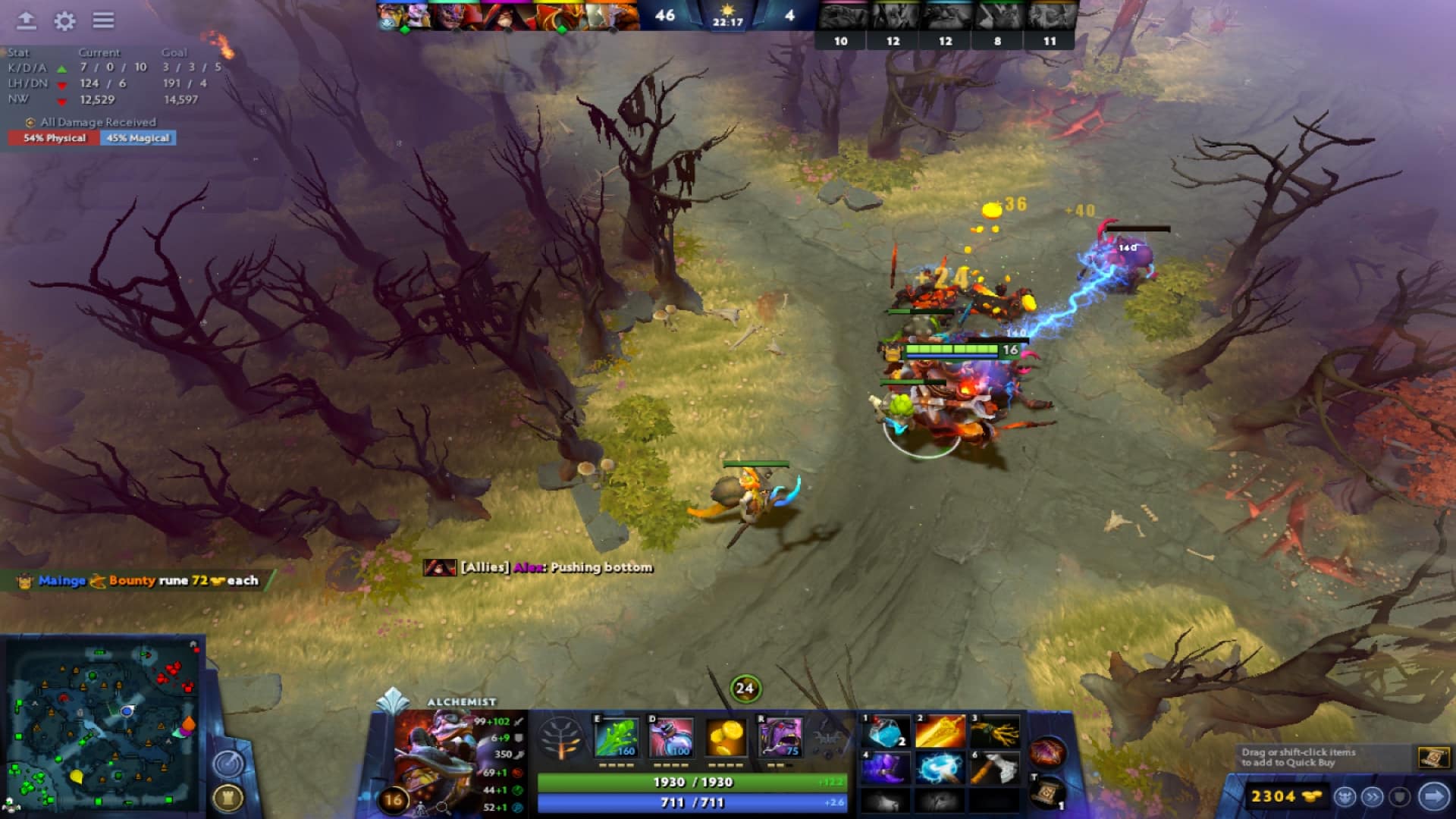Image resolution: width=1456 pixels, height=819 pixels.
Task: Cast the Unstable Concoction ability
Action: click(x=670, y=737)
